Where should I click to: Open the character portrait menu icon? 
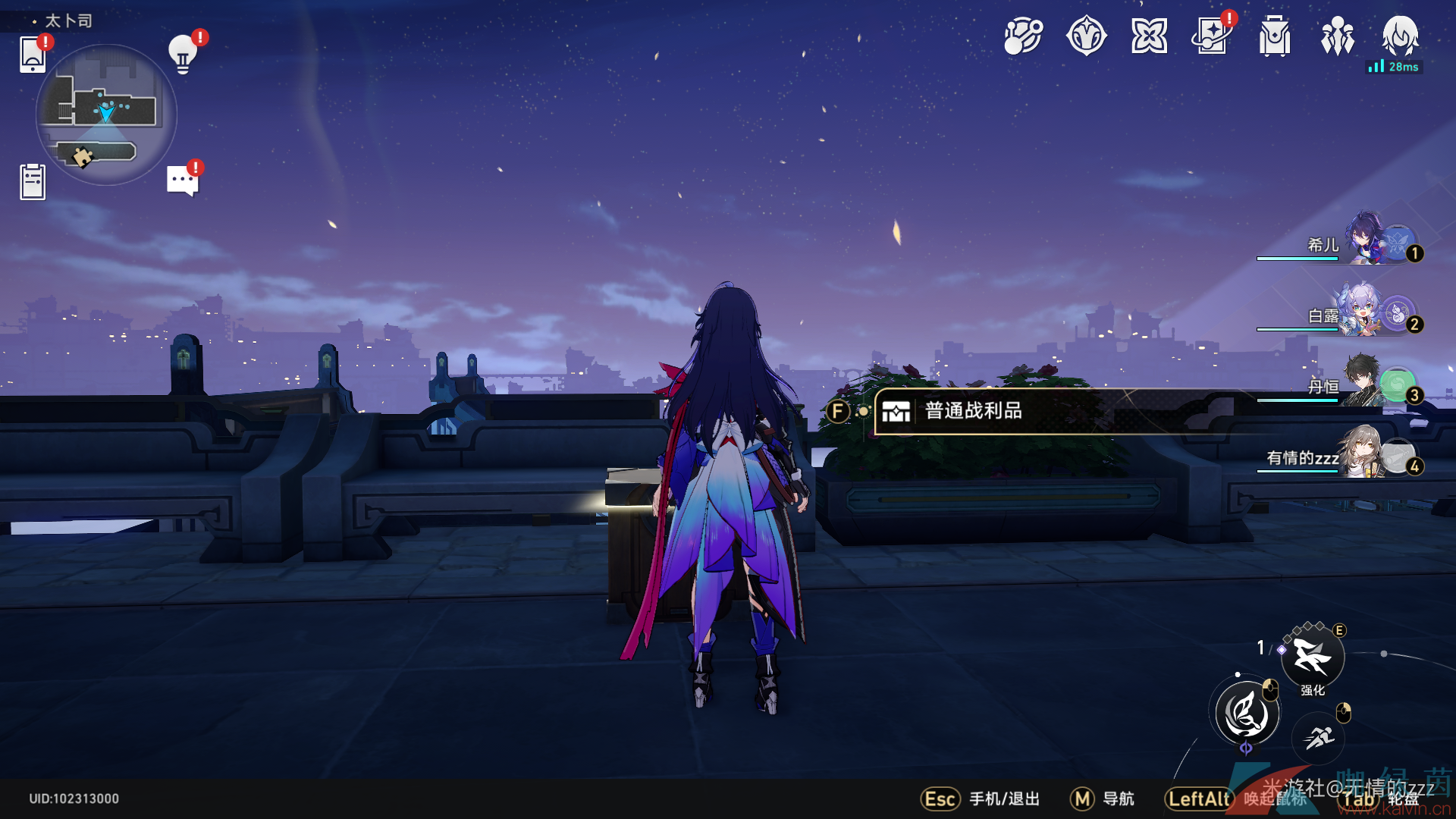[x=1400, y=35]
